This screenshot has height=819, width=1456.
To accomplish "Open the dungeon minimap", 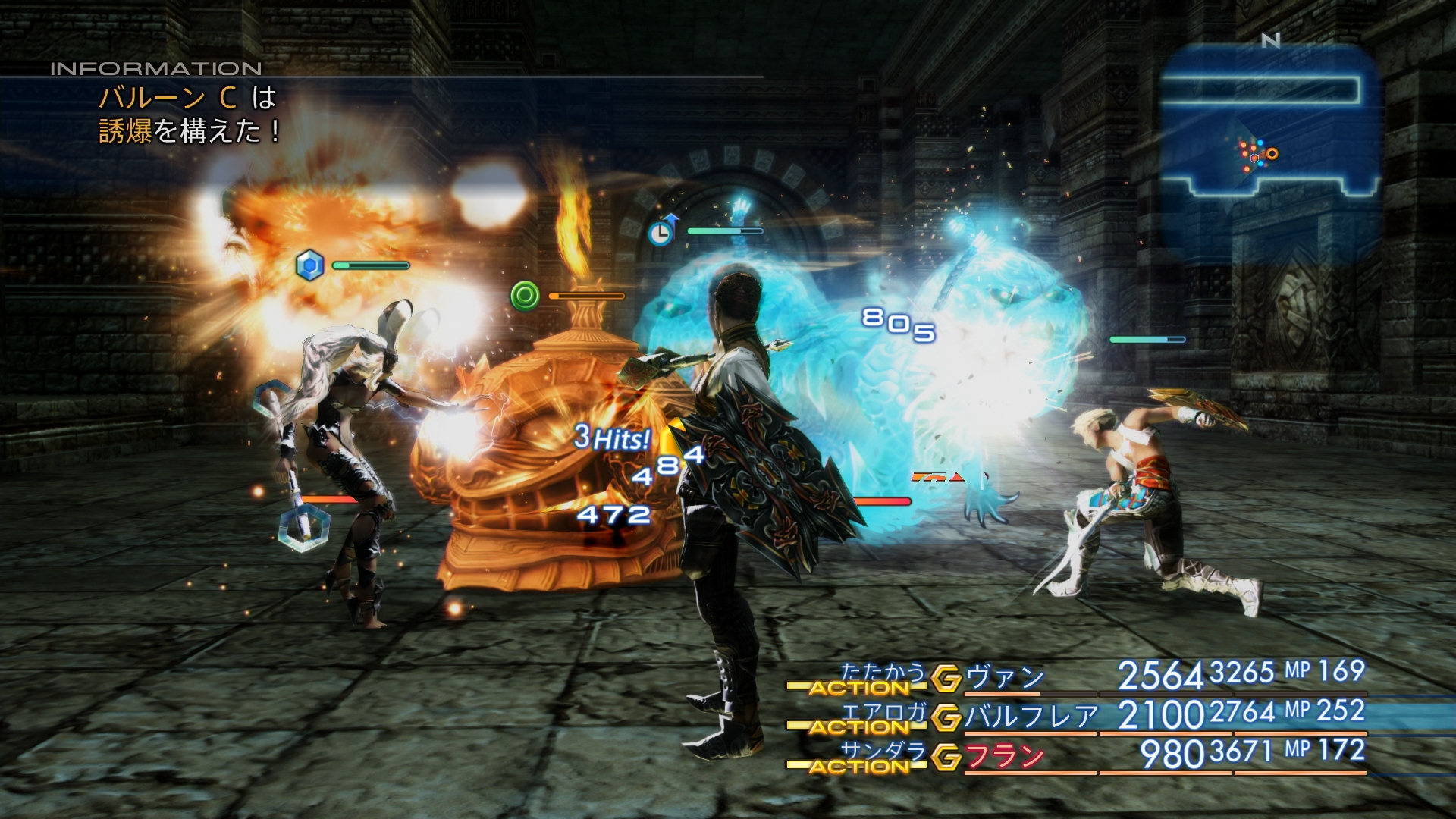I will click(x=1269, y=121).
